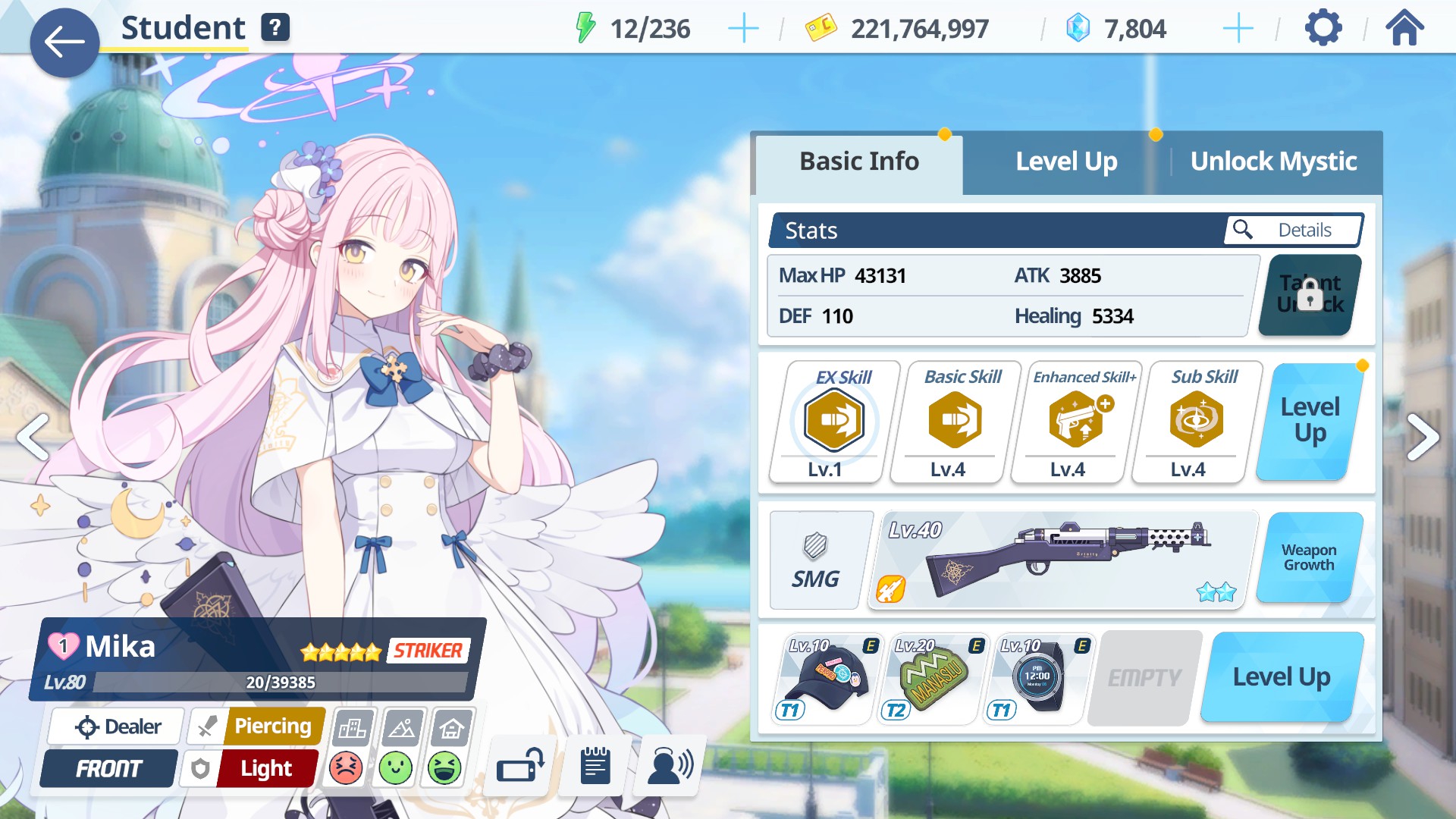View previous student with left arrow
The width and height of the screenshot is (1456, 819).
point(33,437)
